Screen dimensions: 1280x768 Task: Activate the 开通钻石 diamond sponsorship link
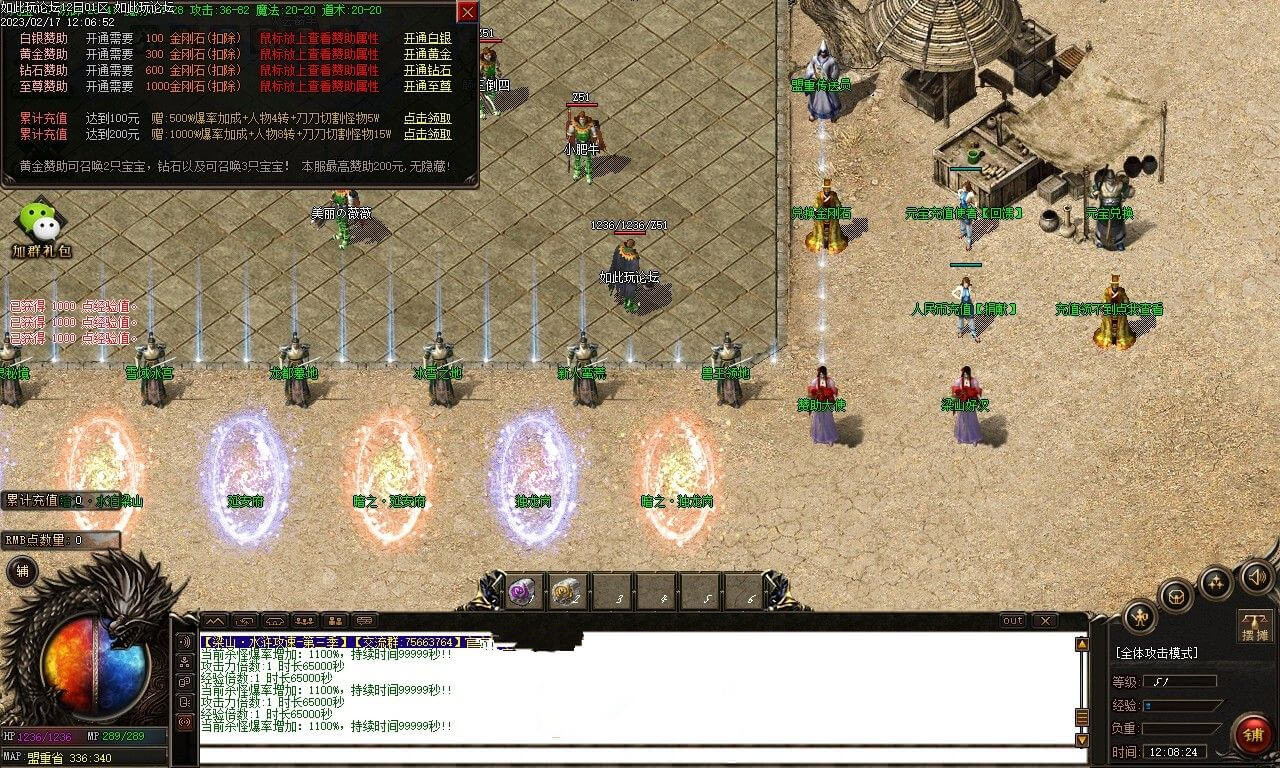427,71
